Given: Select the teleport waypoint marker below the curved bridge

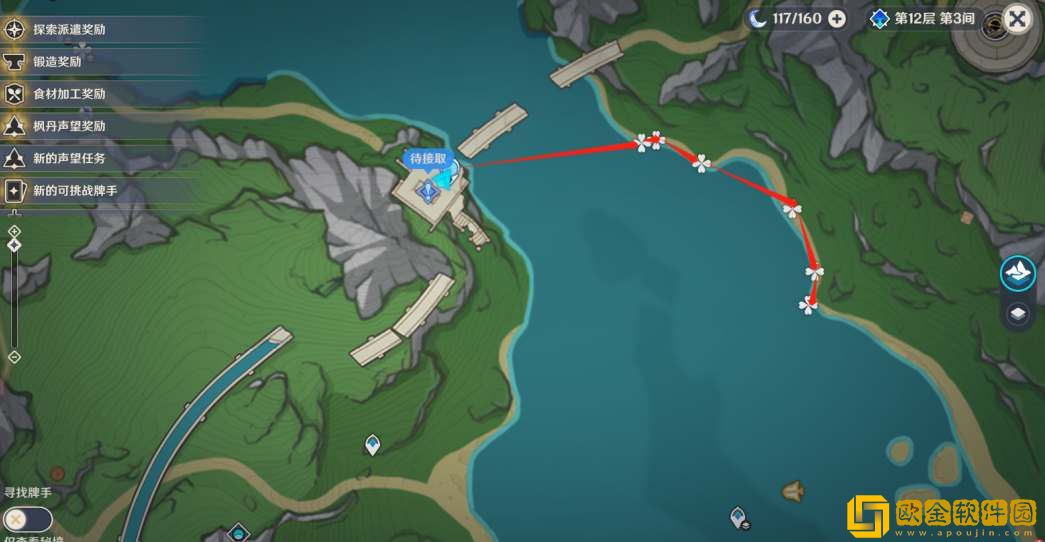Looking at the screenshot, I should coord(372,444).
